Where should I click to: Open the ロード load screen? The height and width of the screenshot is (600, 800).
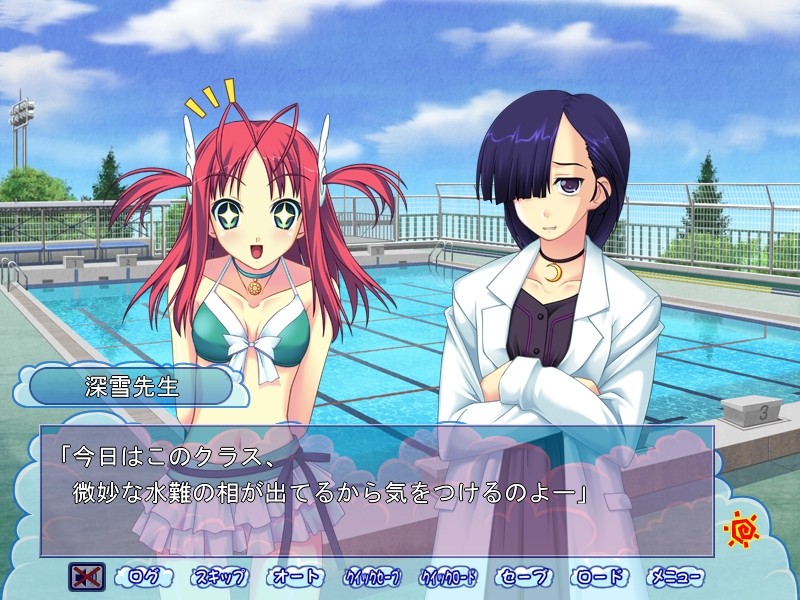(x=600, y=577)
